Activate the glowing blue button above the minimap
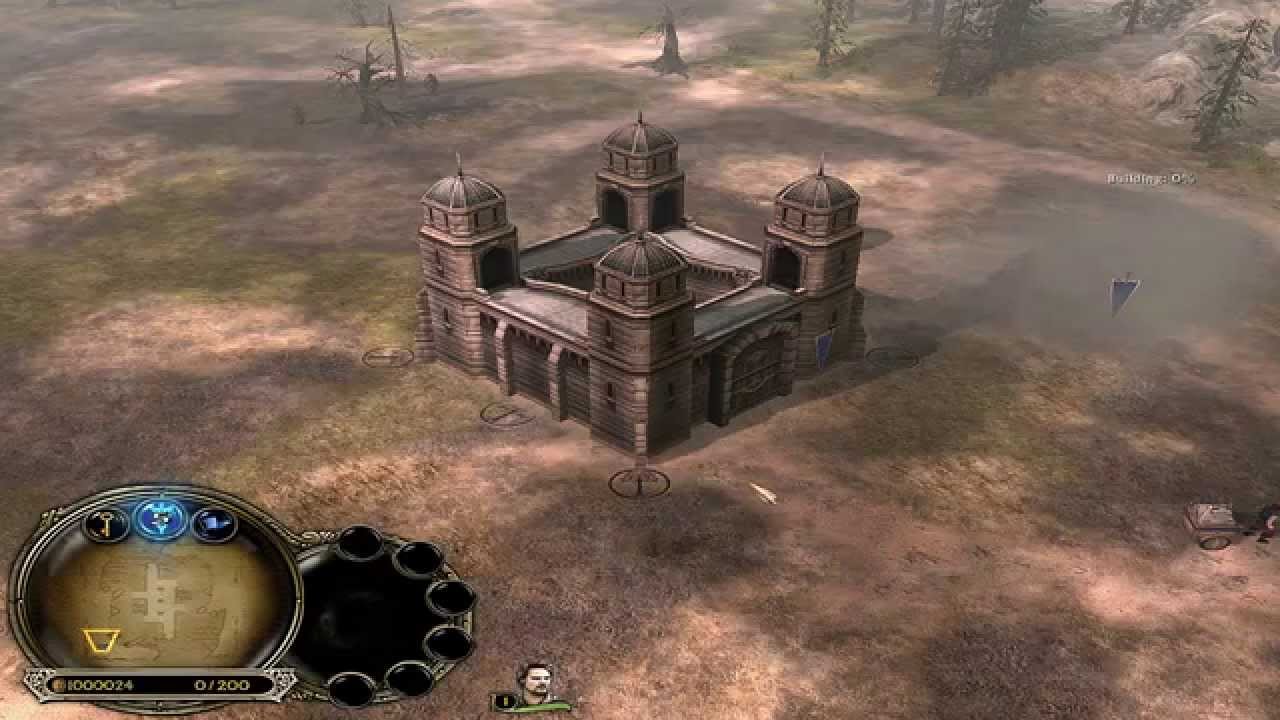Image resolution: width=1280 pixels, height=720 pixels. [159, 517]
